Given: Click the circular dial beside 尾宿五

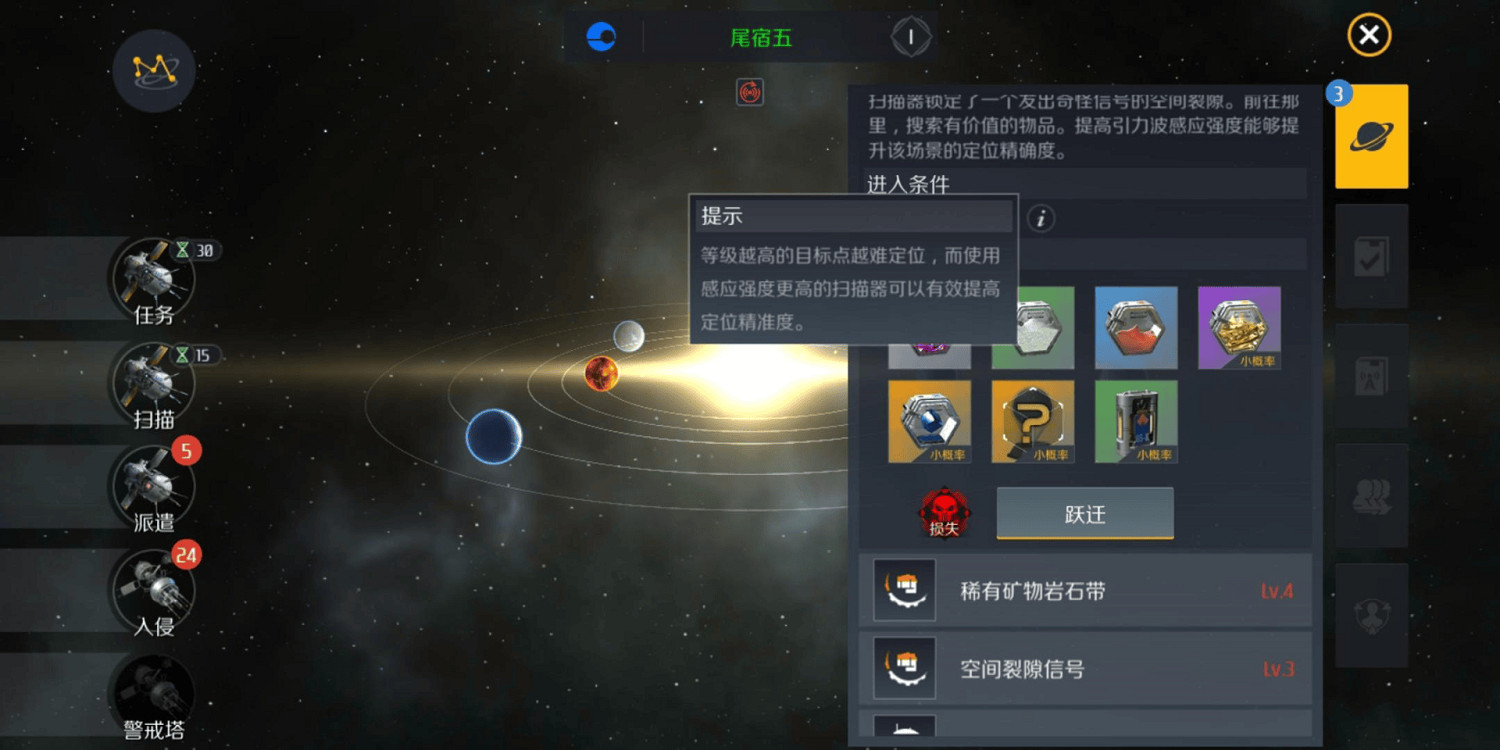Looking at the screenshot, I should point(911,37).
